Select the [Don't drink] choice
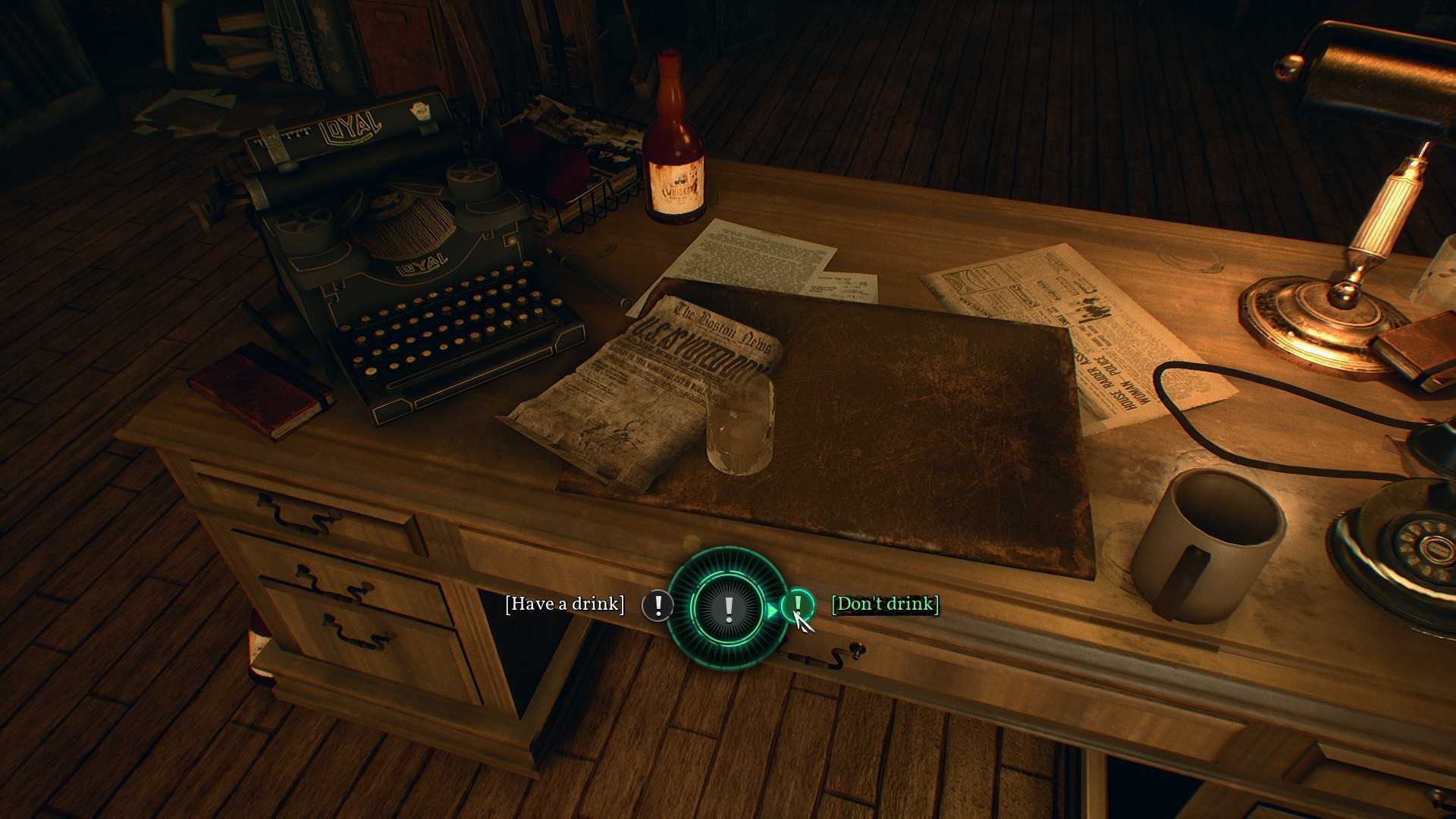Viewport: 1456px width, 819px height. (885, 604)
